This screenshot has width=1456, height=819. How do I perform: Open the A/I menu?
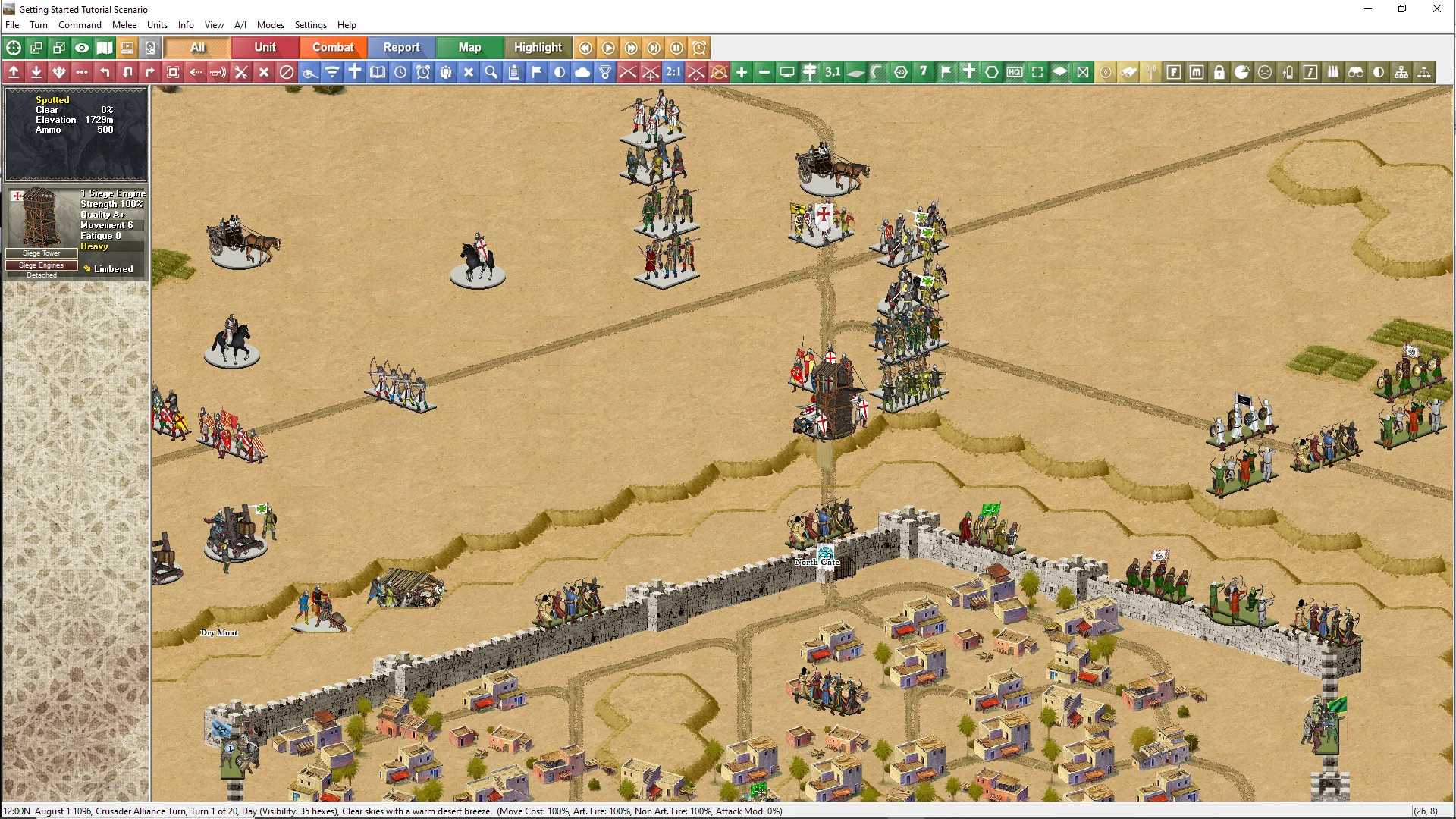(240, 25)
